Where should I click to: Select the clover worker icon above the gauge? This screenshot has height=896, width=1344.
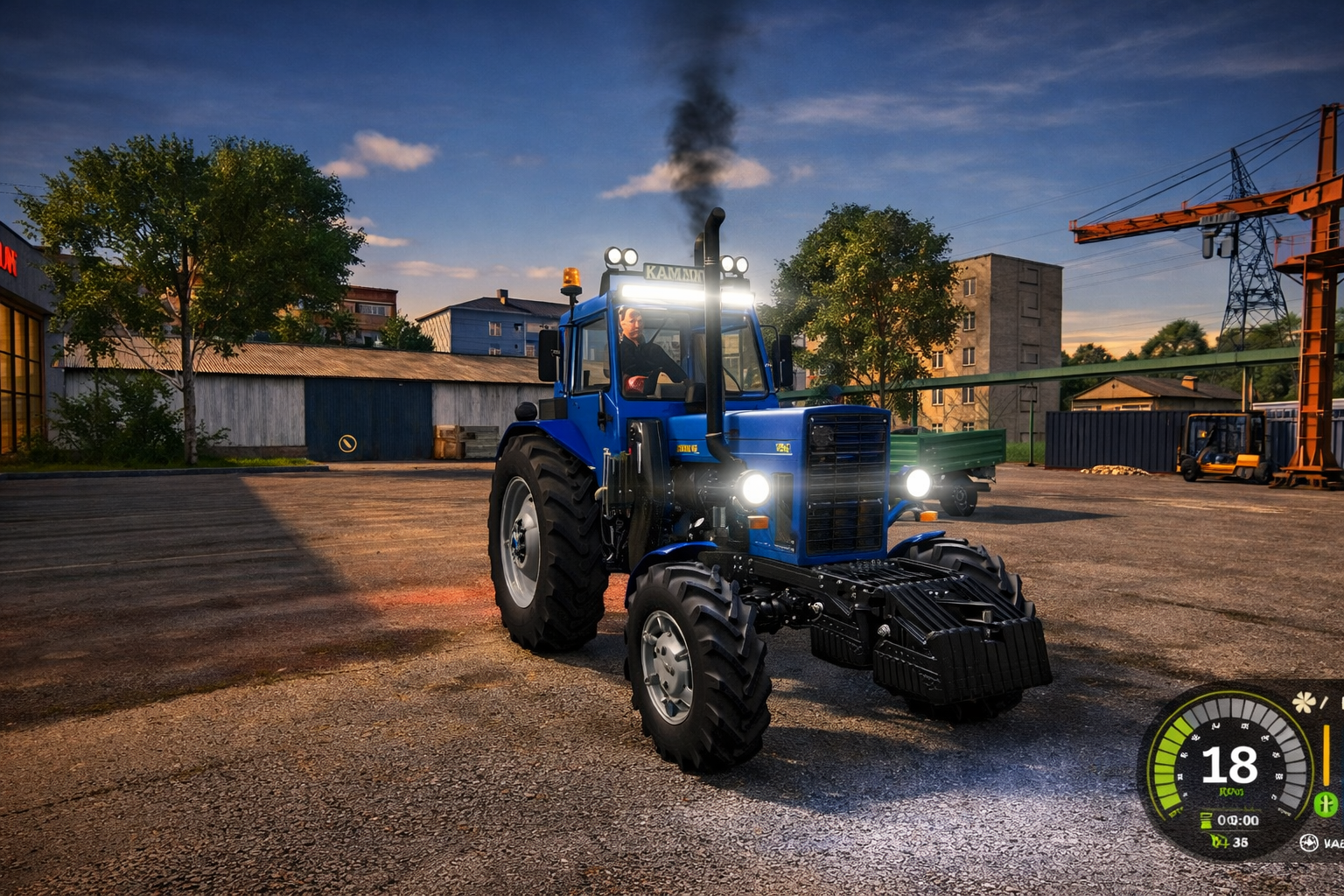pyautogui.click(x=1304, y=703)
